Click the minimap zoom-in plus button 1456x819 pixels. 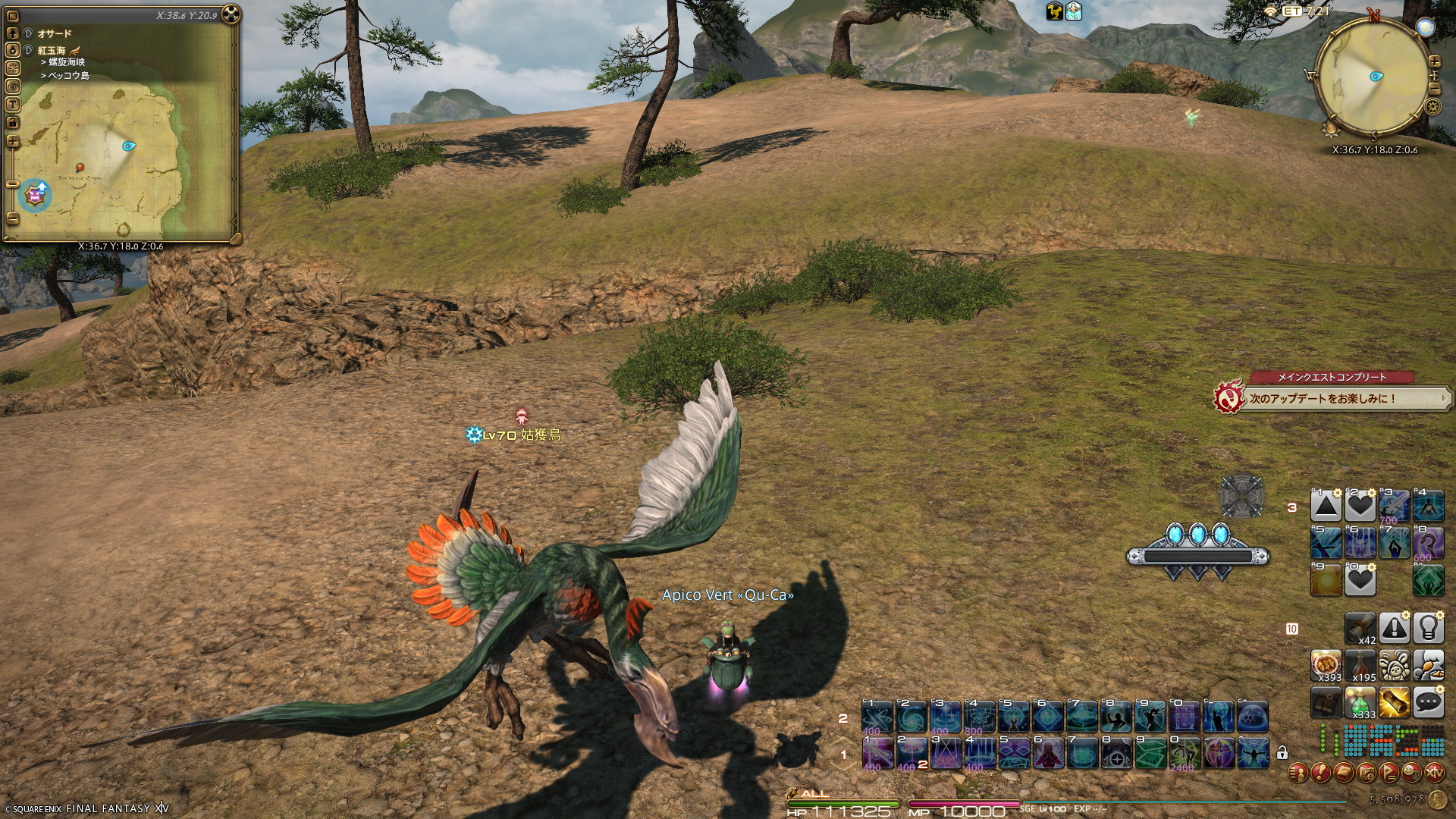click(x=1434, y=61)
